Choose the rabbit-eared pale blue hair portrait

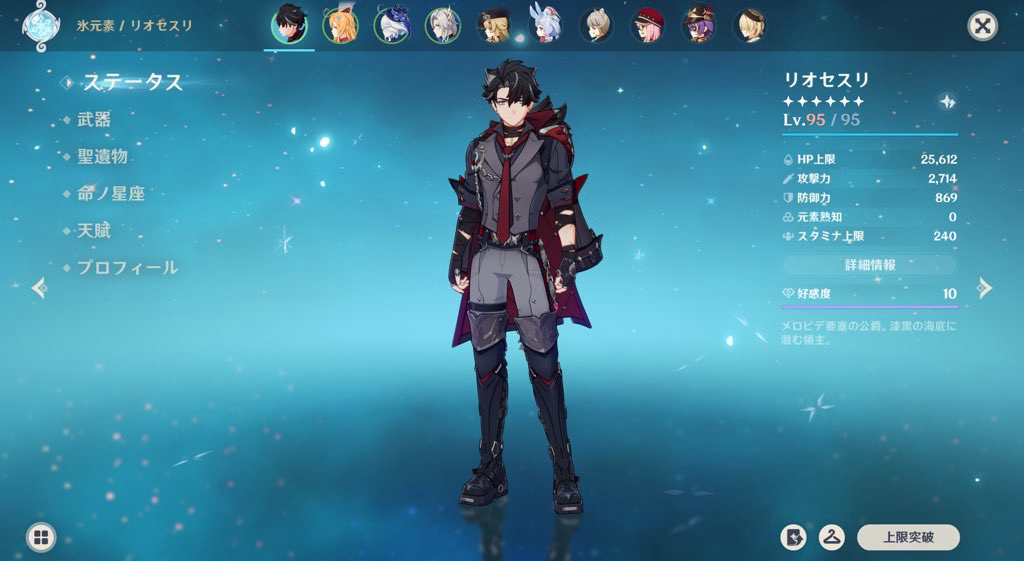pyautogui.click(x=545, y=26)
